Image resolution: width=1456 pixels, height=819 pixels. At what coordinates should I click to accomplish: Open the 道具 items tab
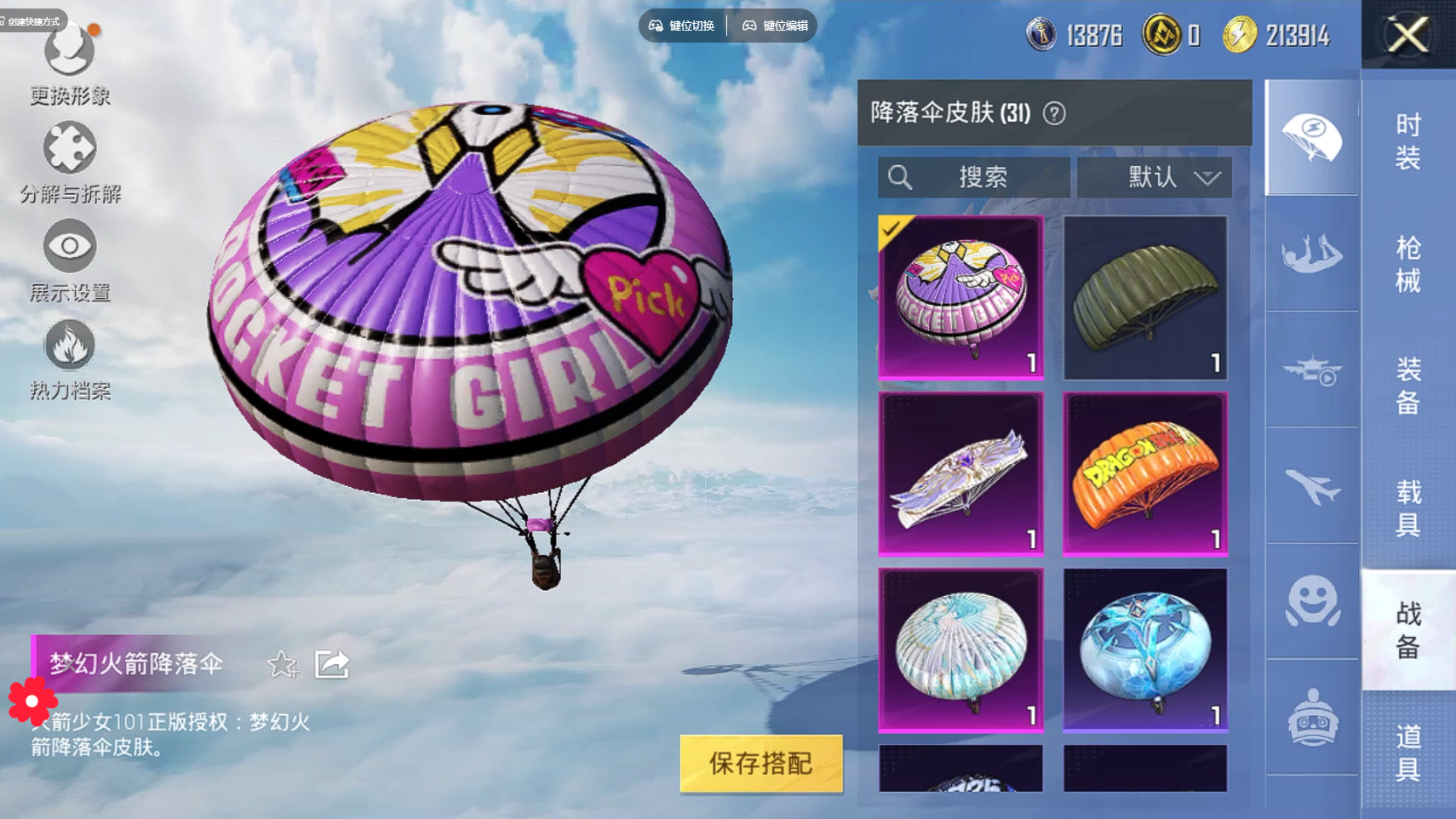[x=1408, y=752]
